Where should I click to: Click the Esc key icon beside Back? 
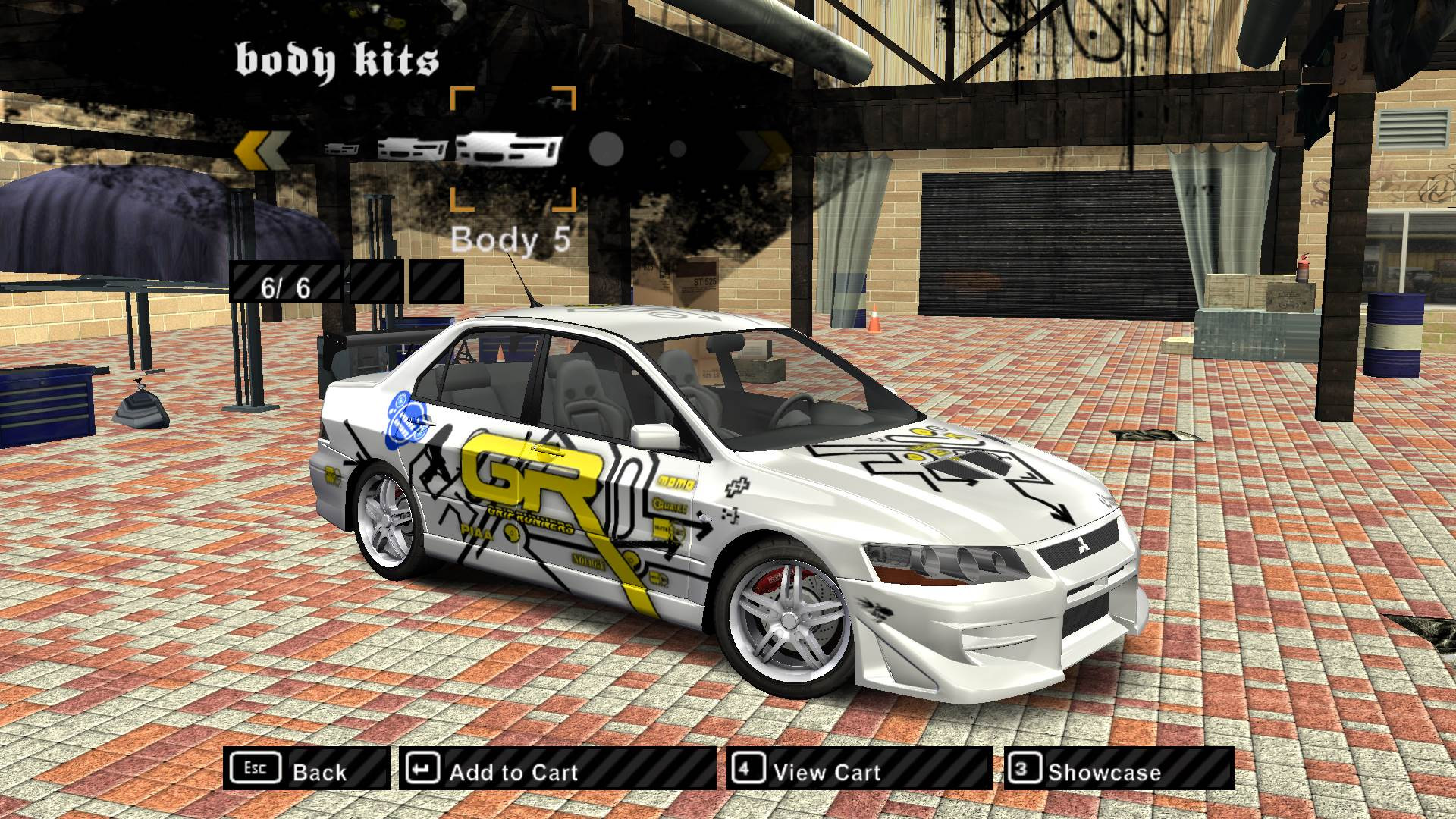pyautogui.click(x=256, y=770)
